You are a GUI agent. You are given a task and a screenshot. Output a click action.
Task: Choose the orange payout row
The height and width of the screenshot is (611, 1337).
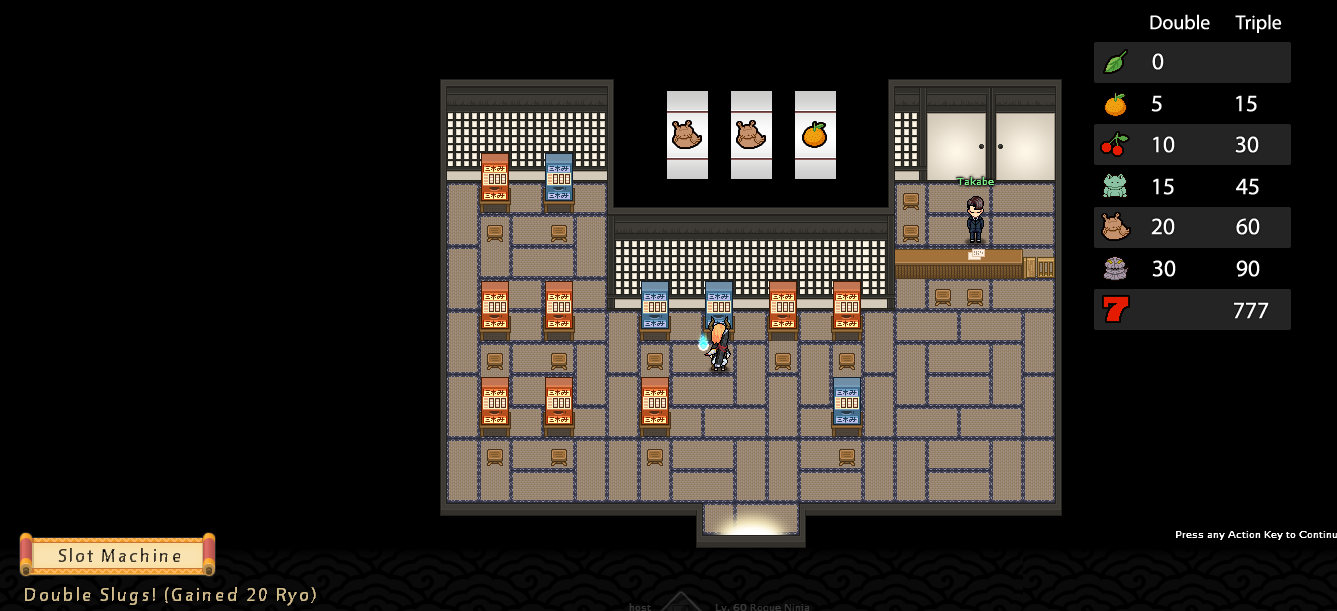(x=1192, y=104)
